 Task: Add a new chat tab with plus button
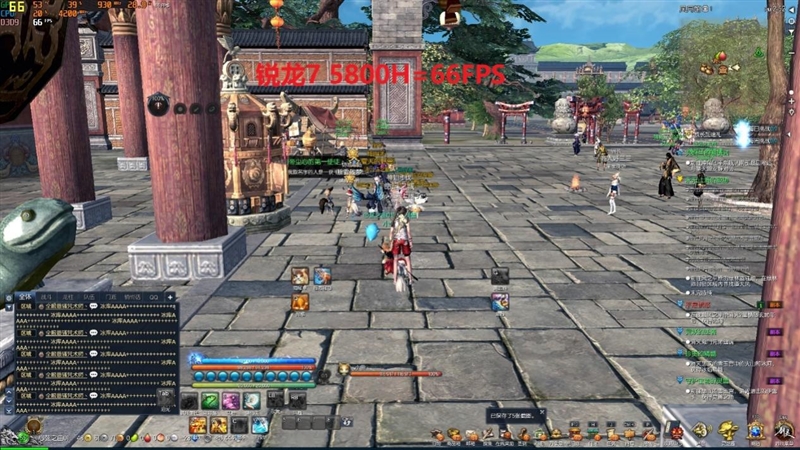point(170,297)
